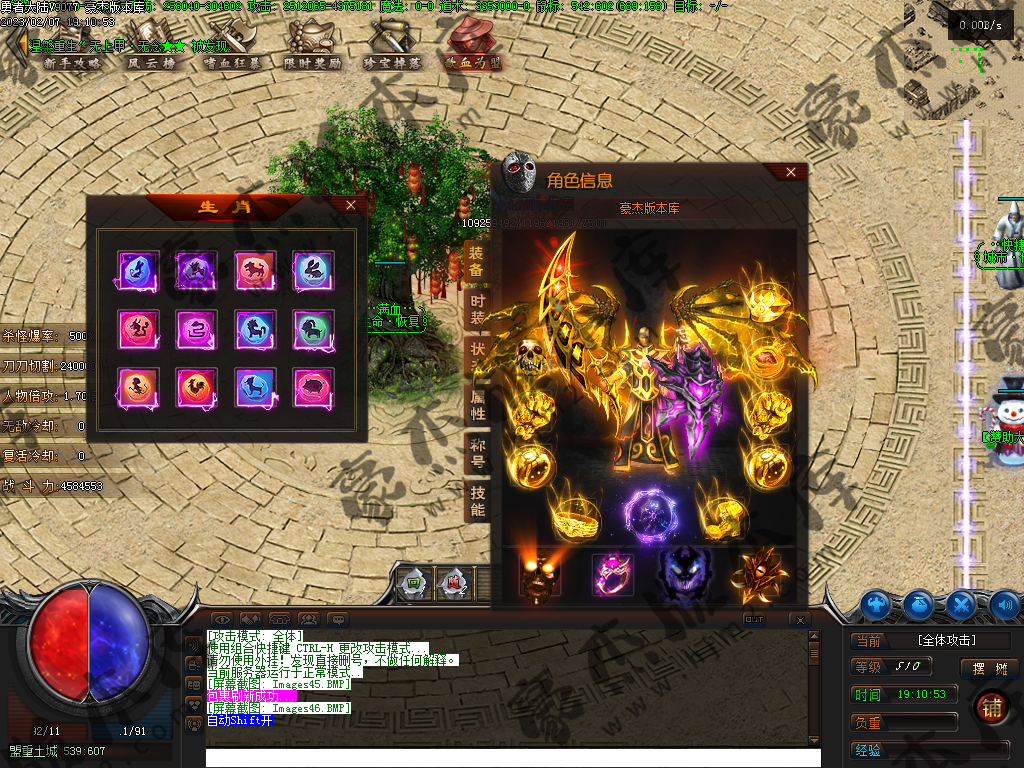
Task: Pick the snake zodiac slot
Action: click(x=196, y=328)
